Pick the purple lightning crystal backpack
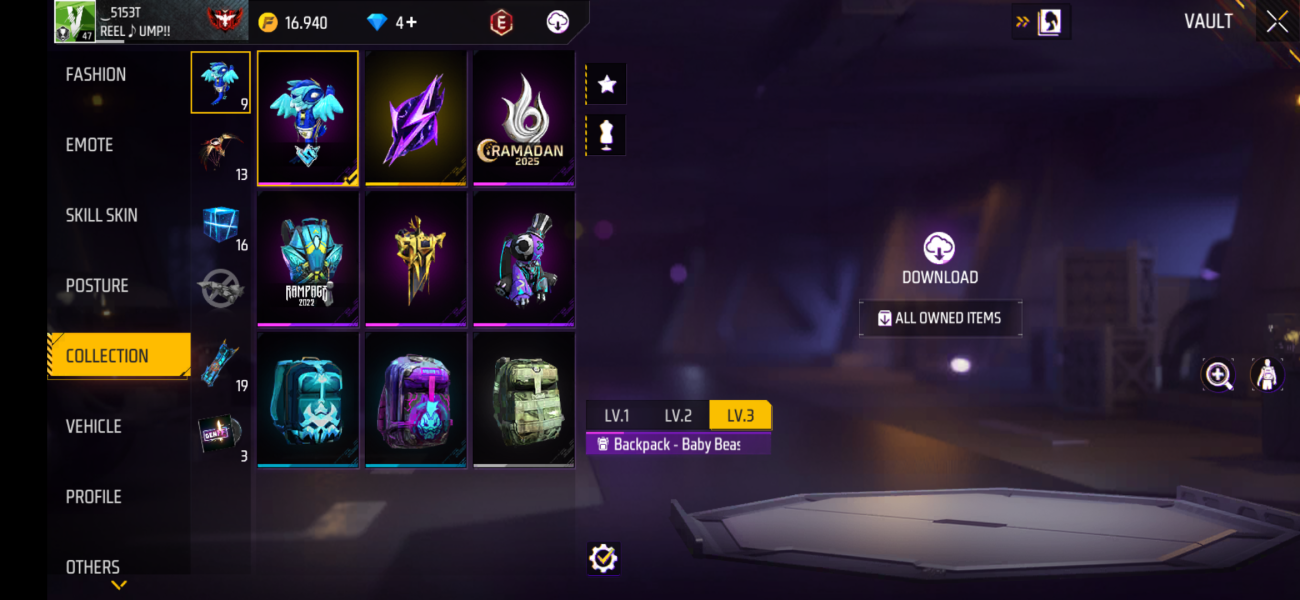This screenshot has height=600, width=1300. pos(415,117)
